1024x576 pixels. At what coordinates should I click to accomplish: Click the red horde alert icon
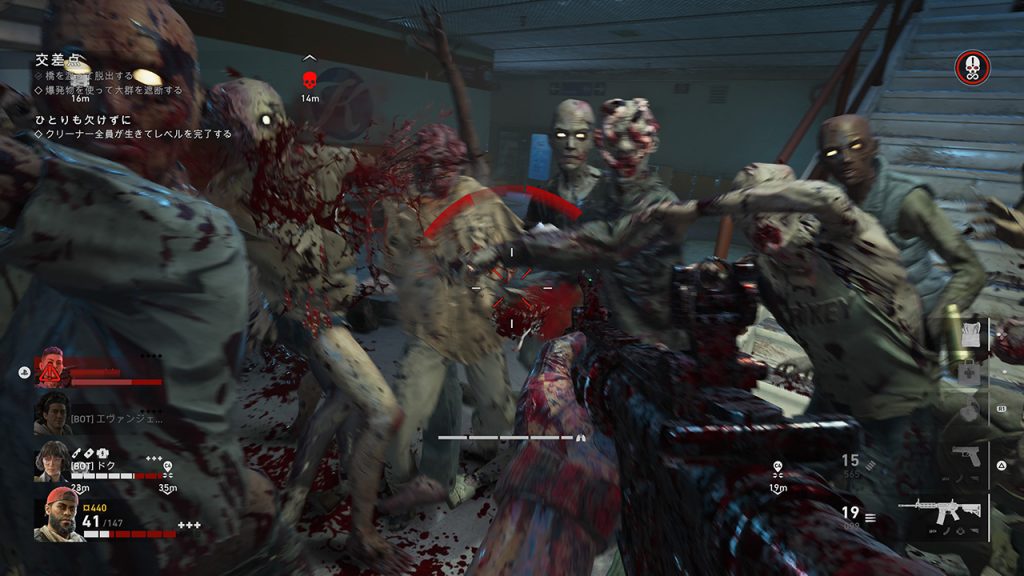[x=971, y=67]
